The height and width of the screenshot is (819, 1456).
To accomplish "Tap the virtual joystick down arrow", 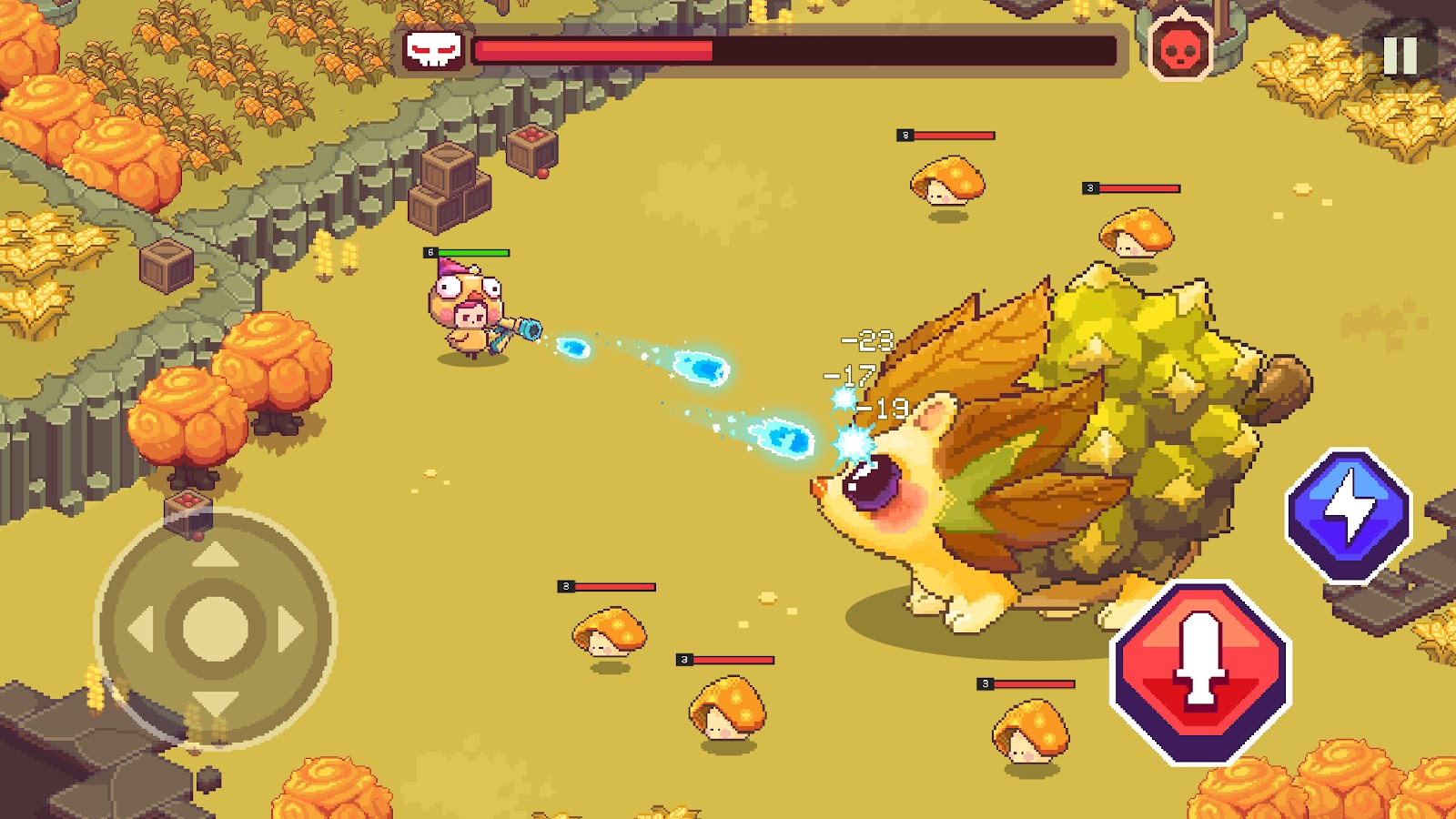I will click(x=216, y=703).
